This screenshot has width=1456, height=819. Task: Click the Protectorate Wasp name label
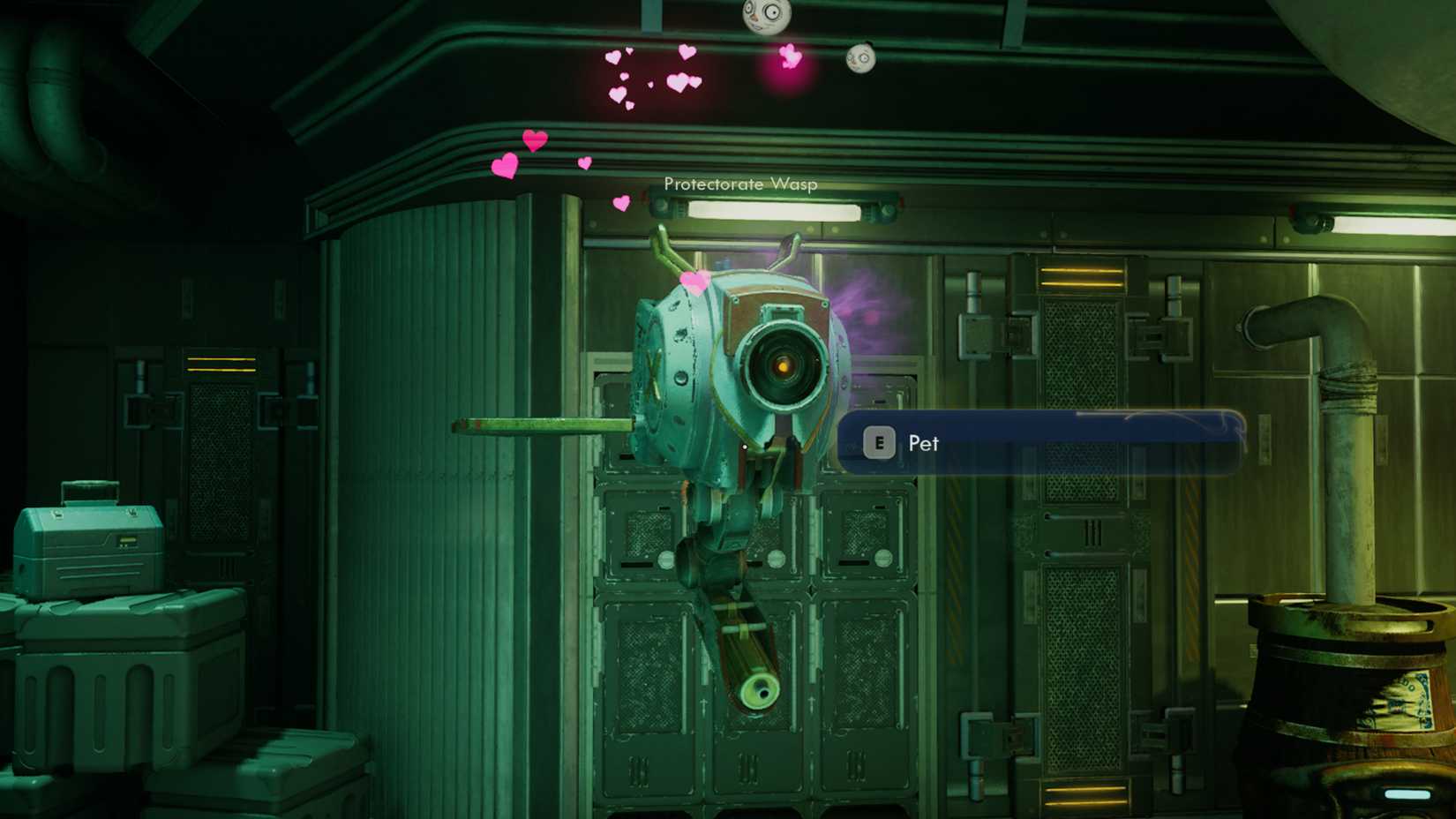[x=740, y=185]
